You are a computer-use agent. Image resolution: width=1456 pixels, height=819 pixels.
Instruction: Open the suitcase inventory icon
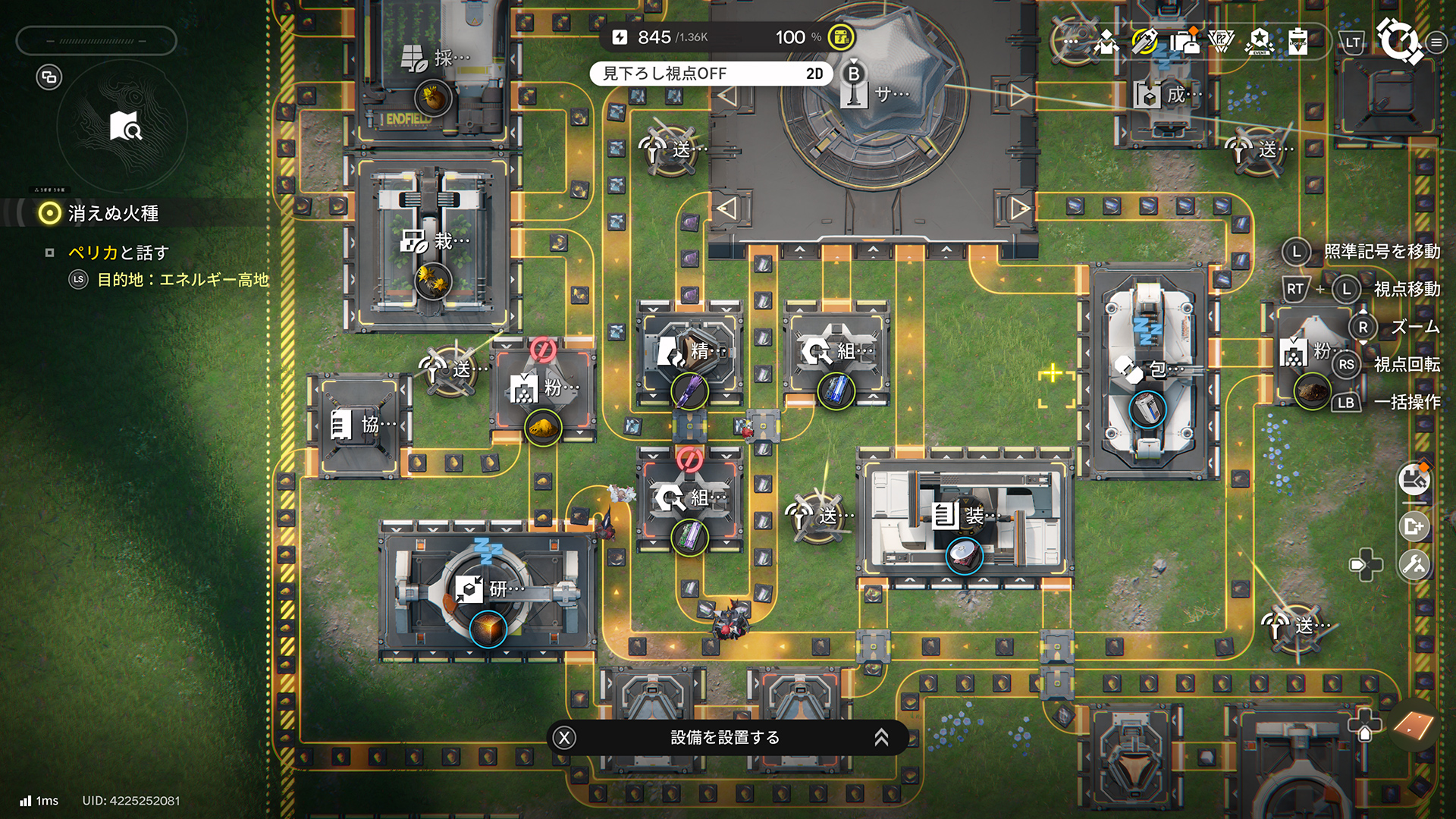pos(1184,41)
